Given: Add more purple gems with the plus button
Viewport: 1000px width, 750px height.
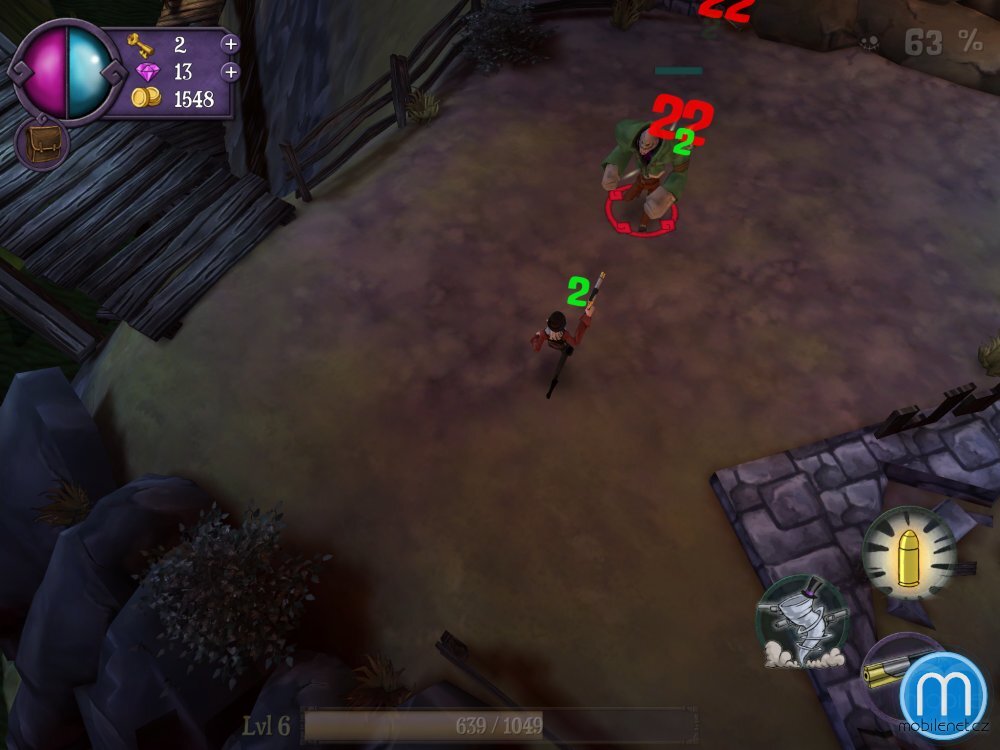Looking at the screenshot, I should [230, 71].
